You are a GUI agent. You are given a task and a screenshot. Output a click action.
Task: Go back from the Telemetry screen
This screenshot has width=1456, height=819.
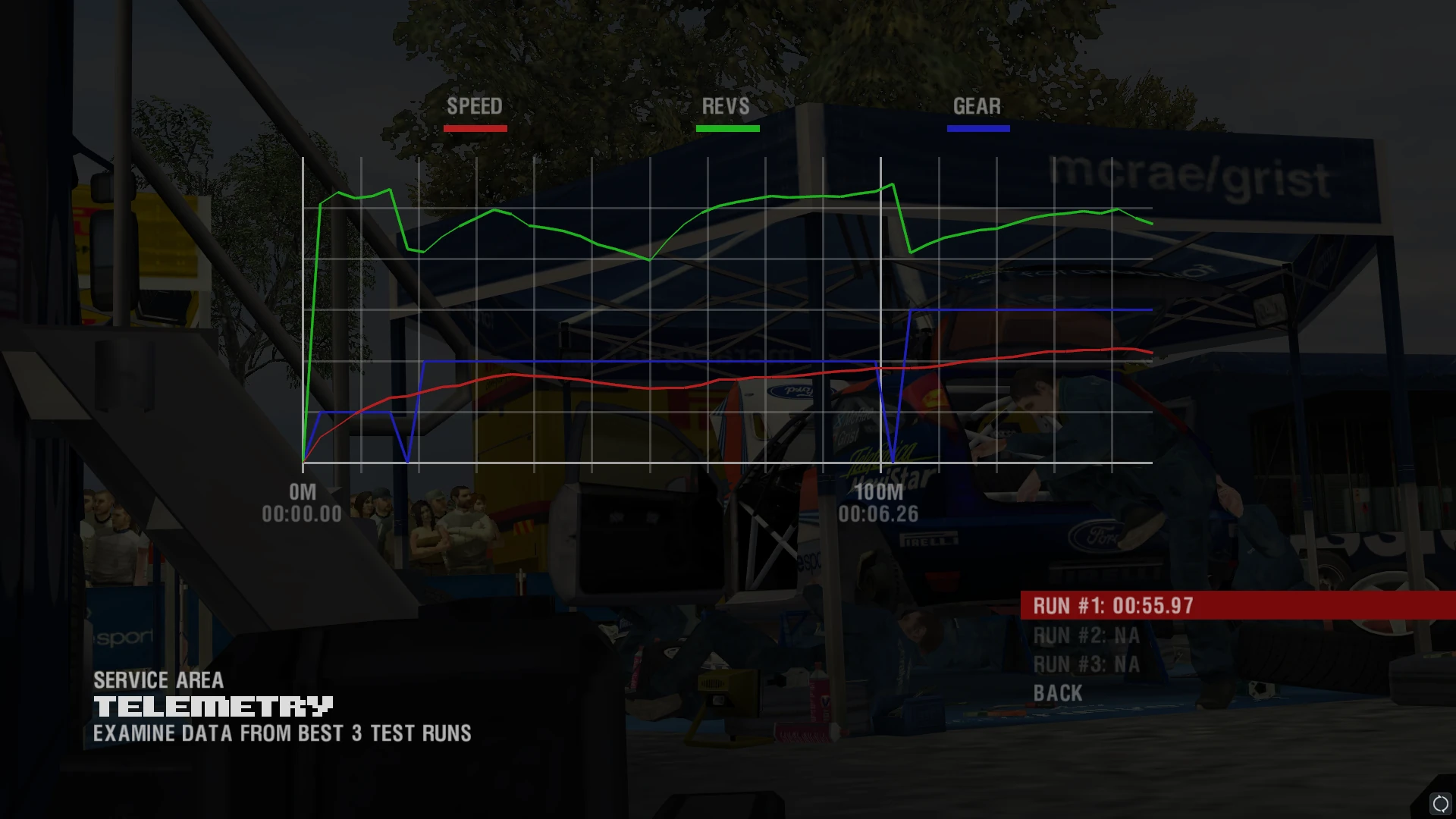tap(1058, 694)
